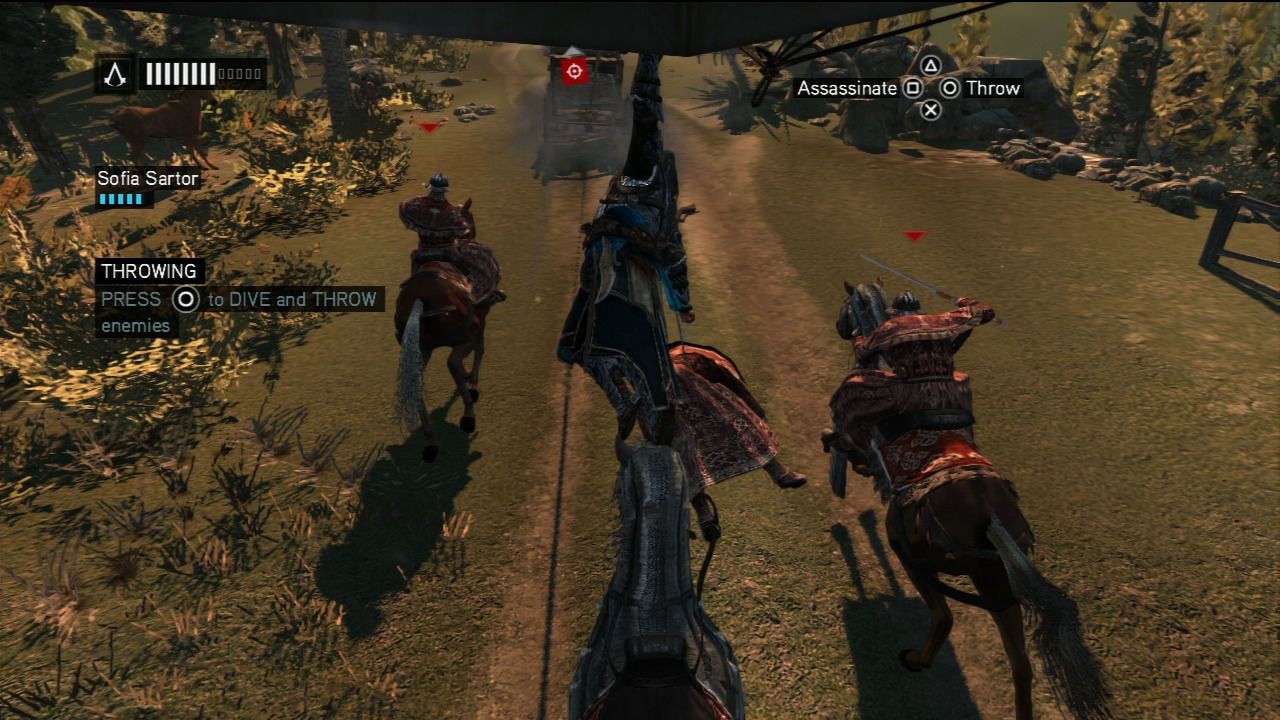Click the red marker above the left roadside bushes

[429, 127]
